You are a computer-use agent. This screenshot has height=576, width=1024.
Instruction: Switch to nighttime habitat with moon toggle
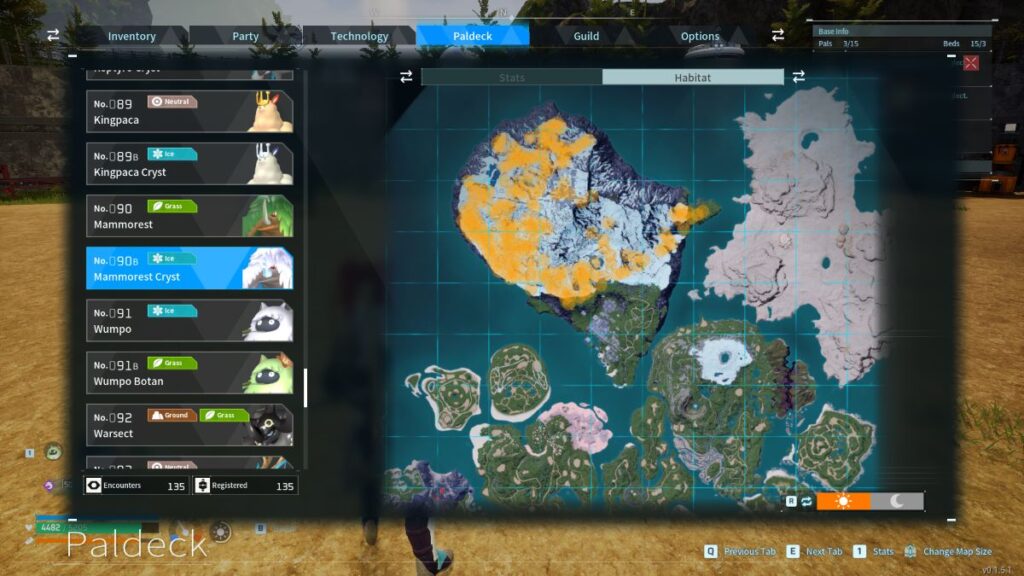(897, 501)
